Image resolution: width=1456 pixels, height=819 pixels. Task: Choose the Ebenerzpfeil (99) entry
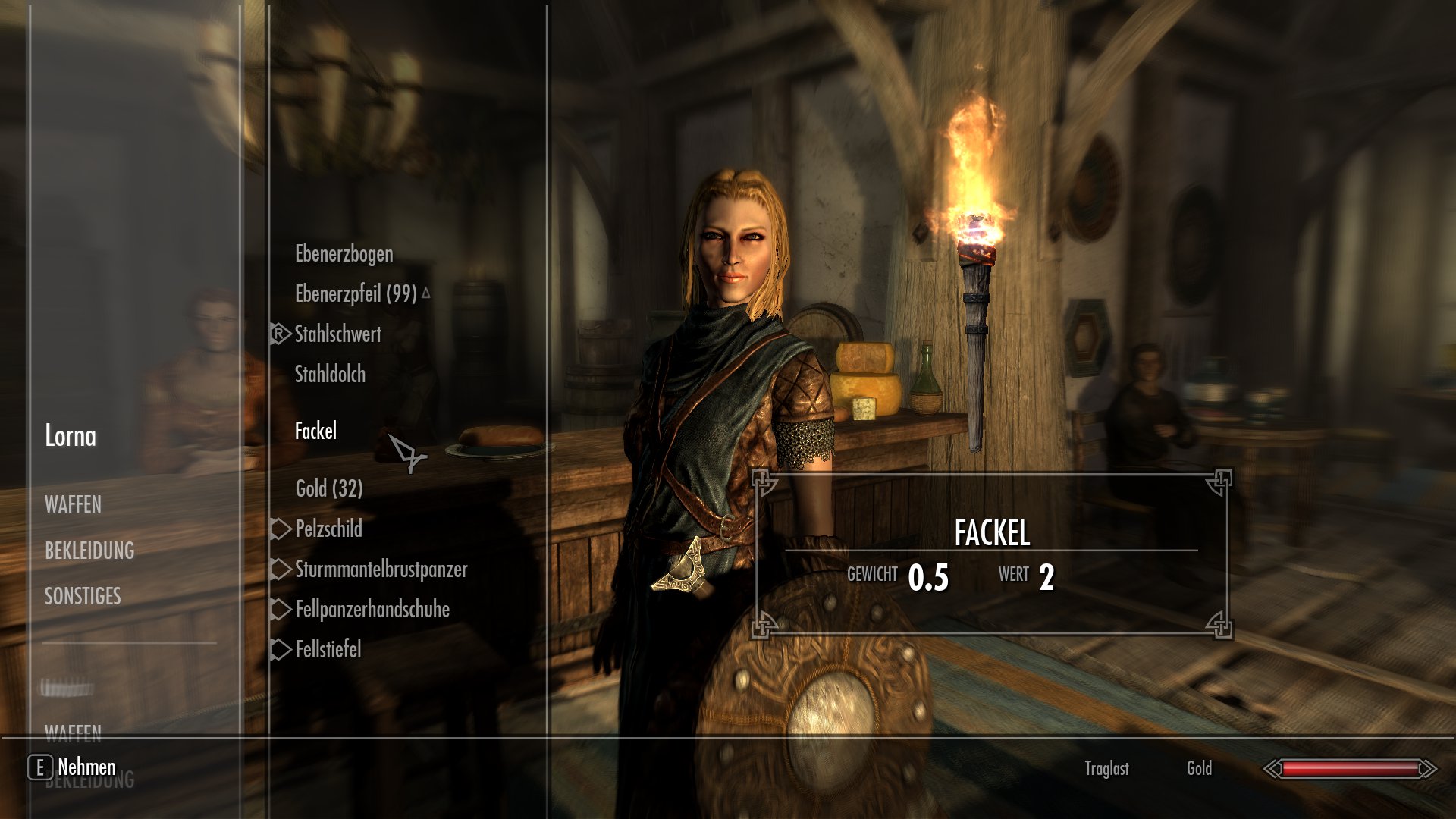point(356,294)
